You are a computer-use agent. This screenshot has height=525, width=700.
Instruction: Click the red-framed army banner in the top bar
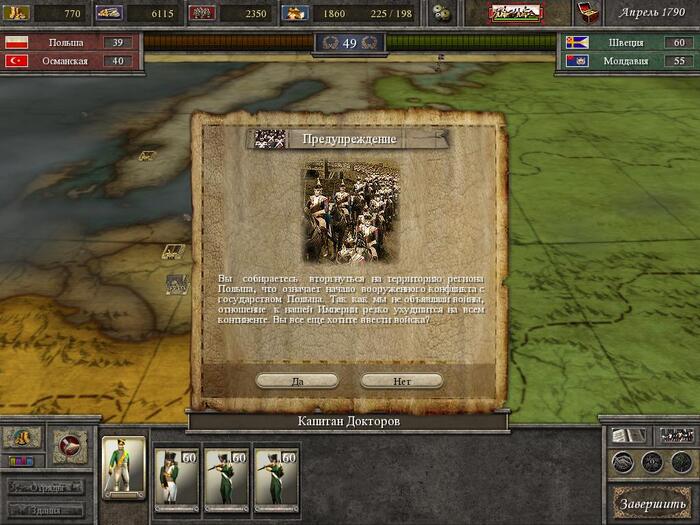515,13
